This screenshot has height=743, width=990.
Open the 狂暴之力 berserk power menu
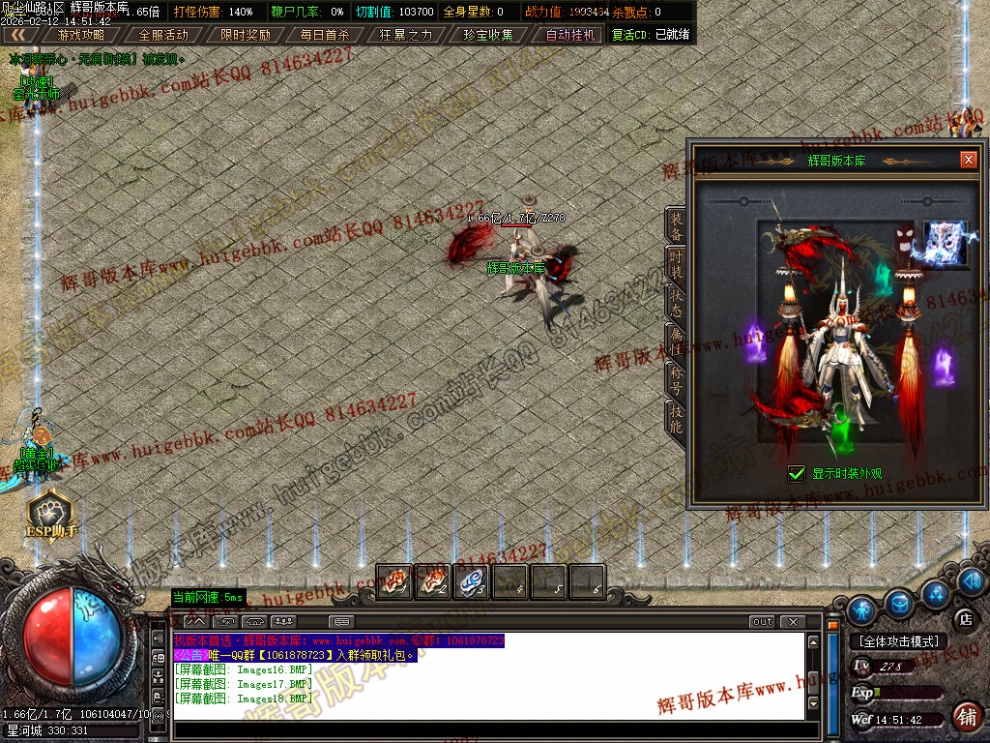tap(406, 34)
